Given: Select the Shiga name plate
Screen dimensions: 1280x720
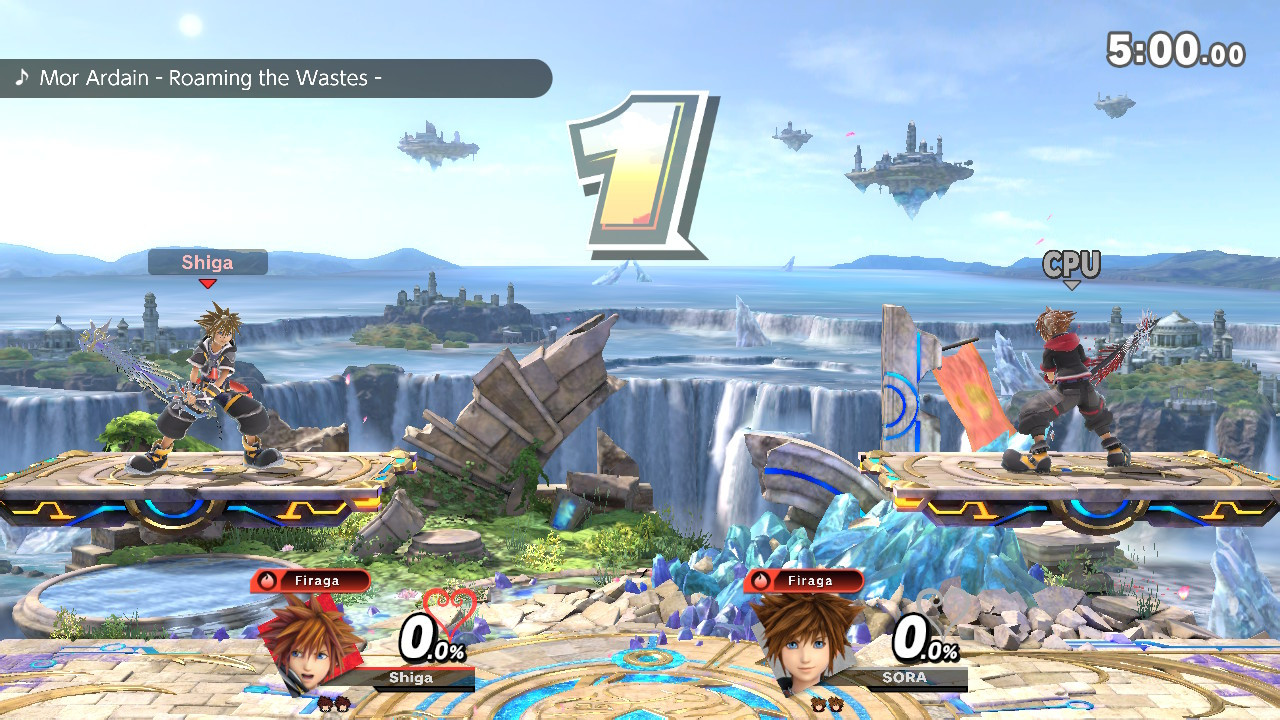Looking at the screenshot, I should [x=410, y=677].
